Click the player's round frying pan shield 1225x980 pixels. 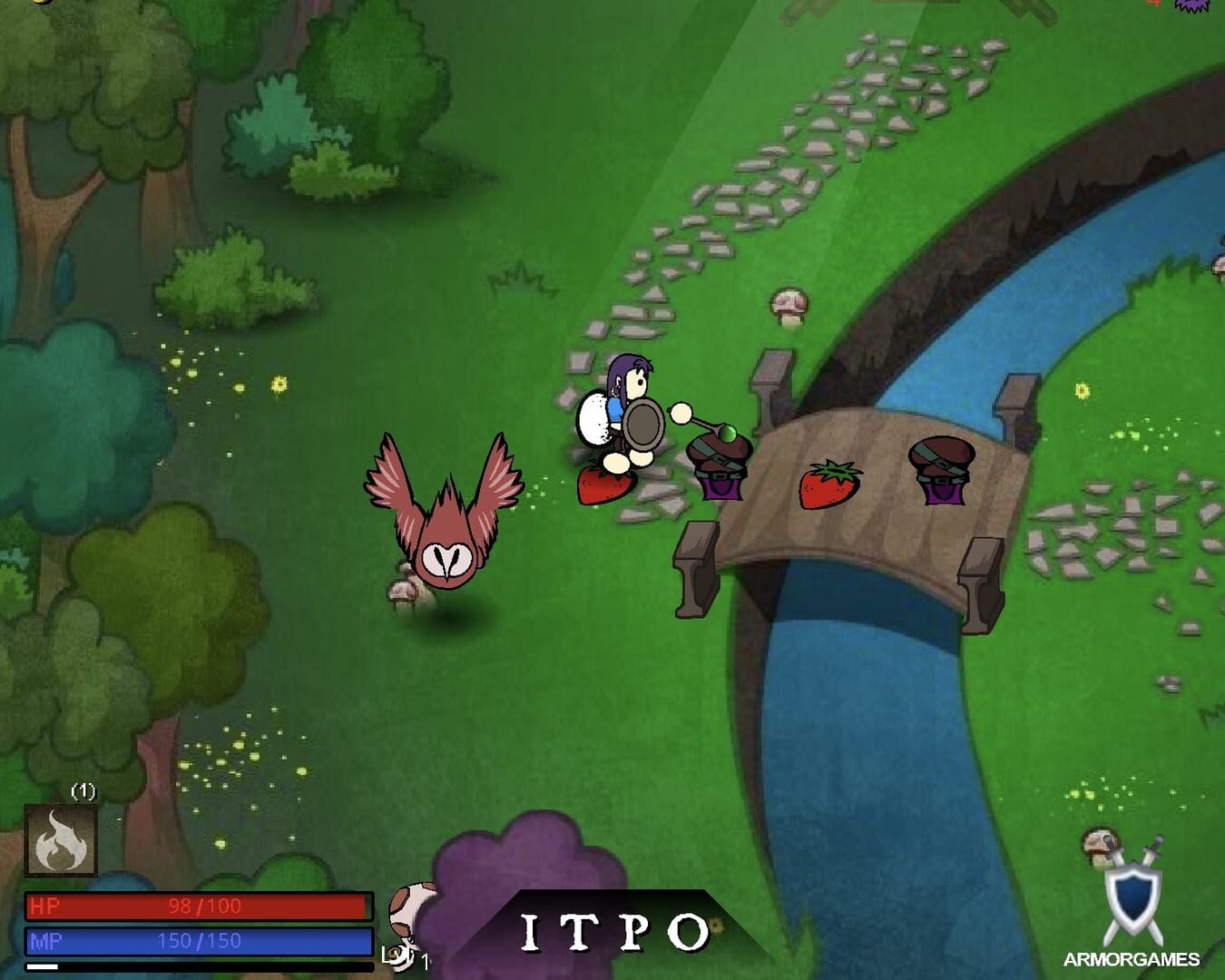[644, 423]
